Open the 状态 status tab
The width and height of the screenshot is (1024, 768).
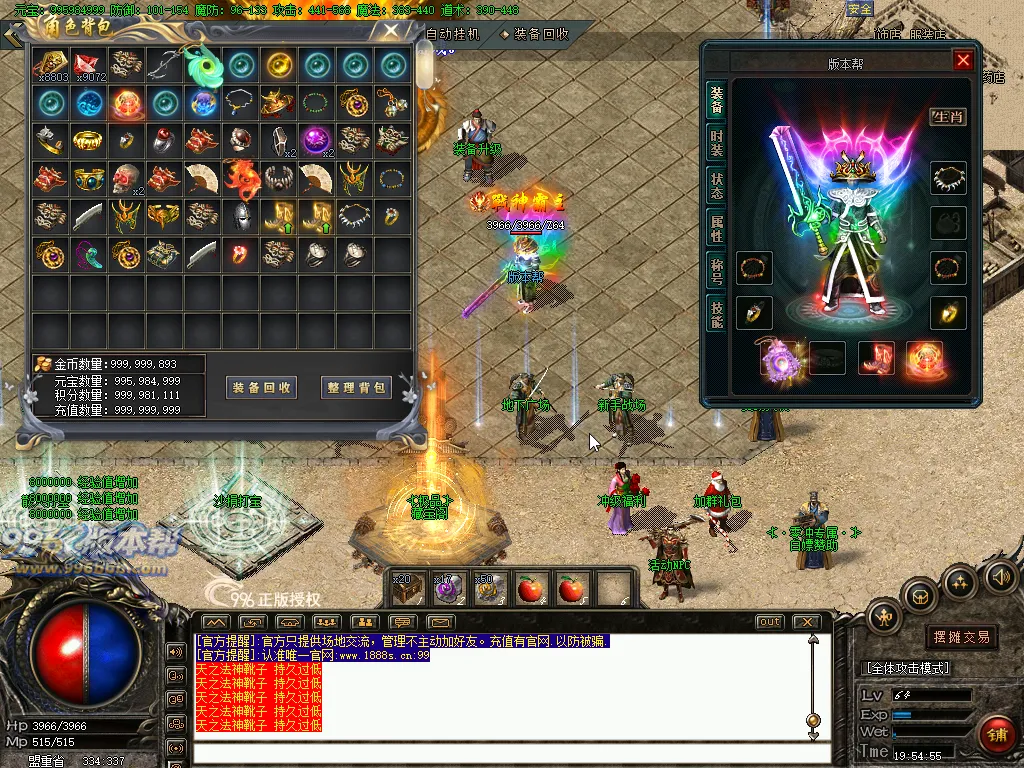point(716,186)
